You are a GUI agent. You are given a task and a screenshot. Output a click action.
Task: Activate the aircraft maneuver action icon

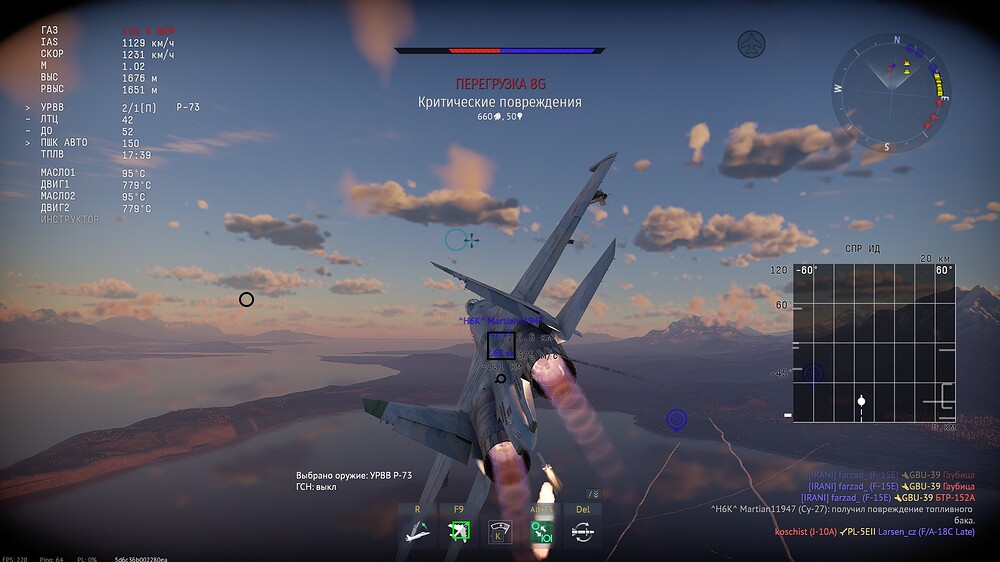(x=416, y=532)
